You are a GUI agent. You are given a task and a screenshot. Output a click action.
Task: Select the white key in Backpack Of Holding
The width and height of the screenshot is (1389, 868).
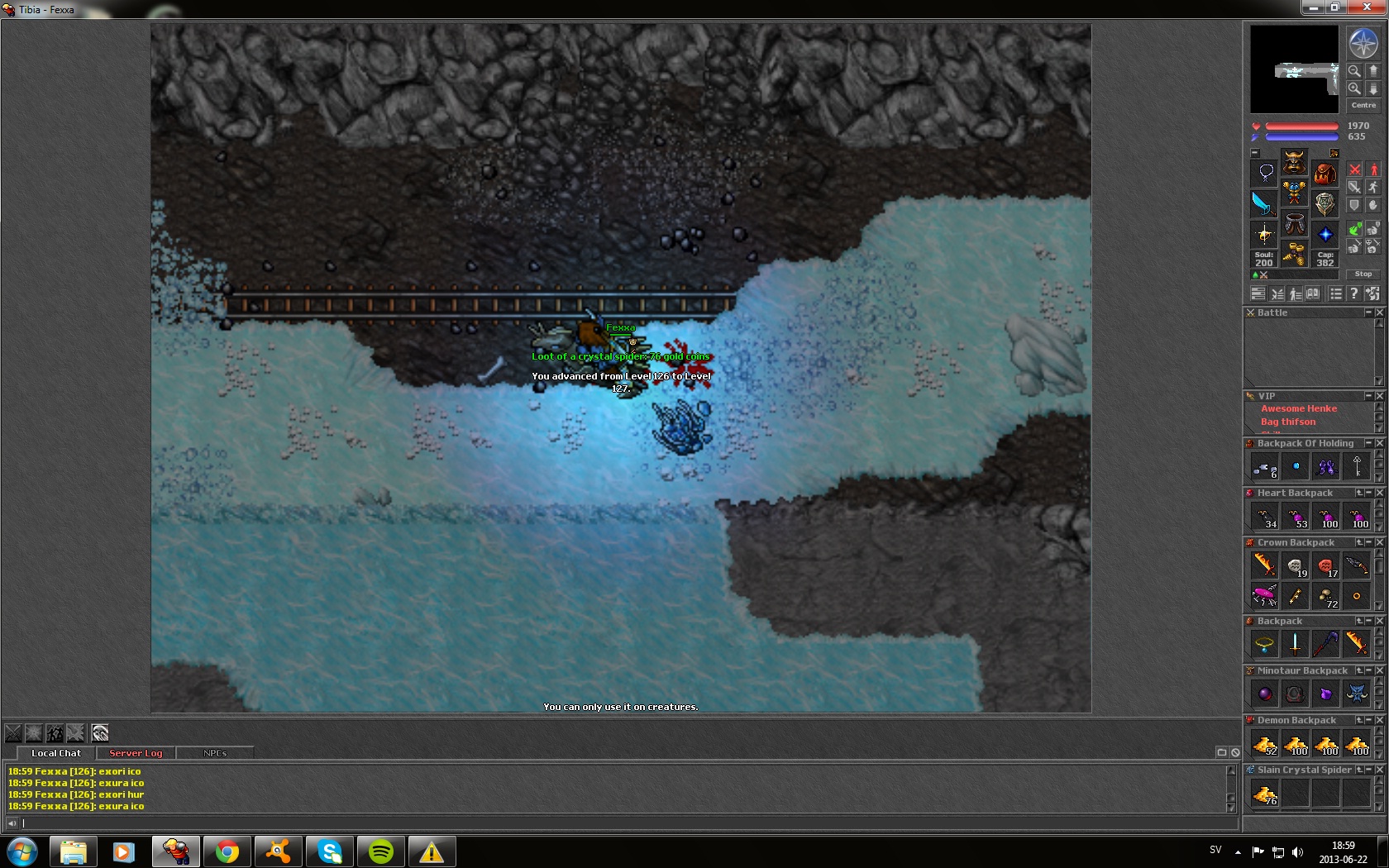1357,467
